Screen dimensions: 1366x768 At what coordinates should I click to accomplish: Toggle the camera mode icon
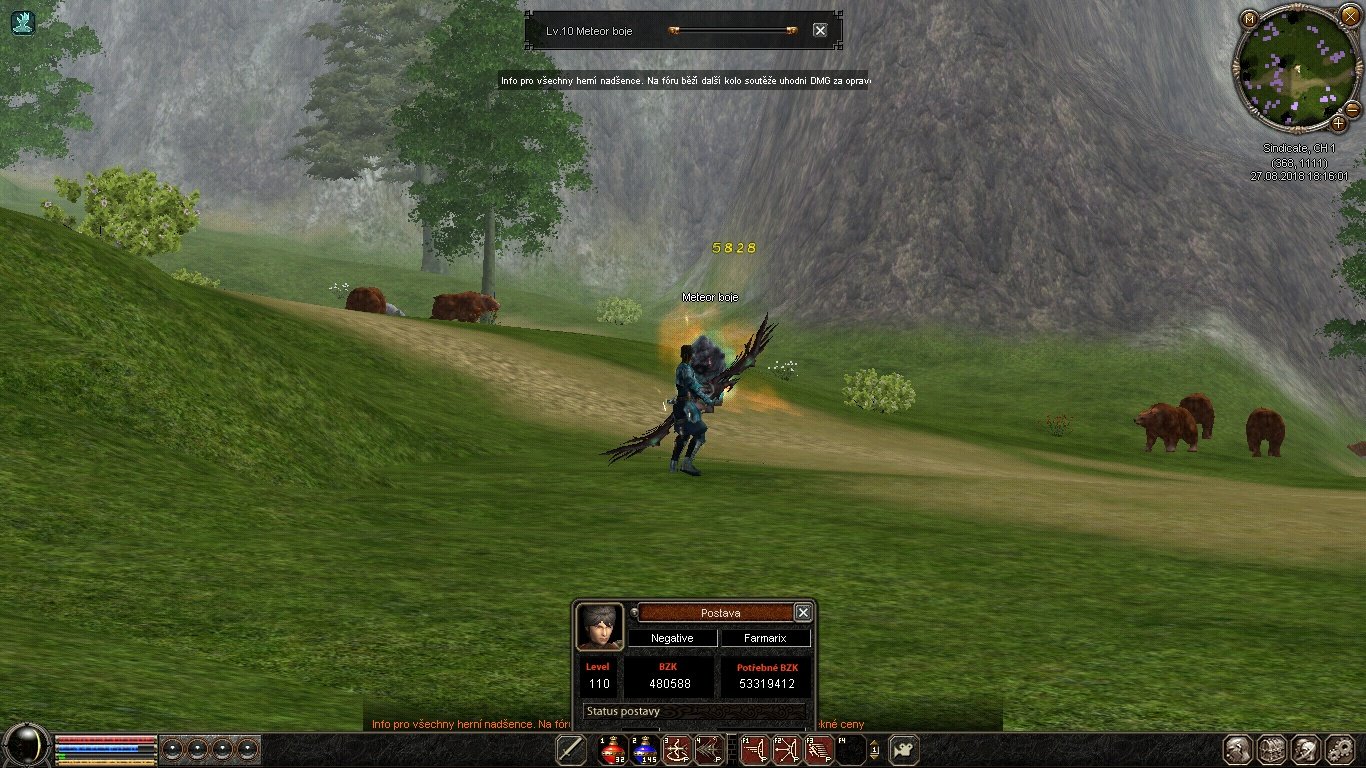pos(904,750)
